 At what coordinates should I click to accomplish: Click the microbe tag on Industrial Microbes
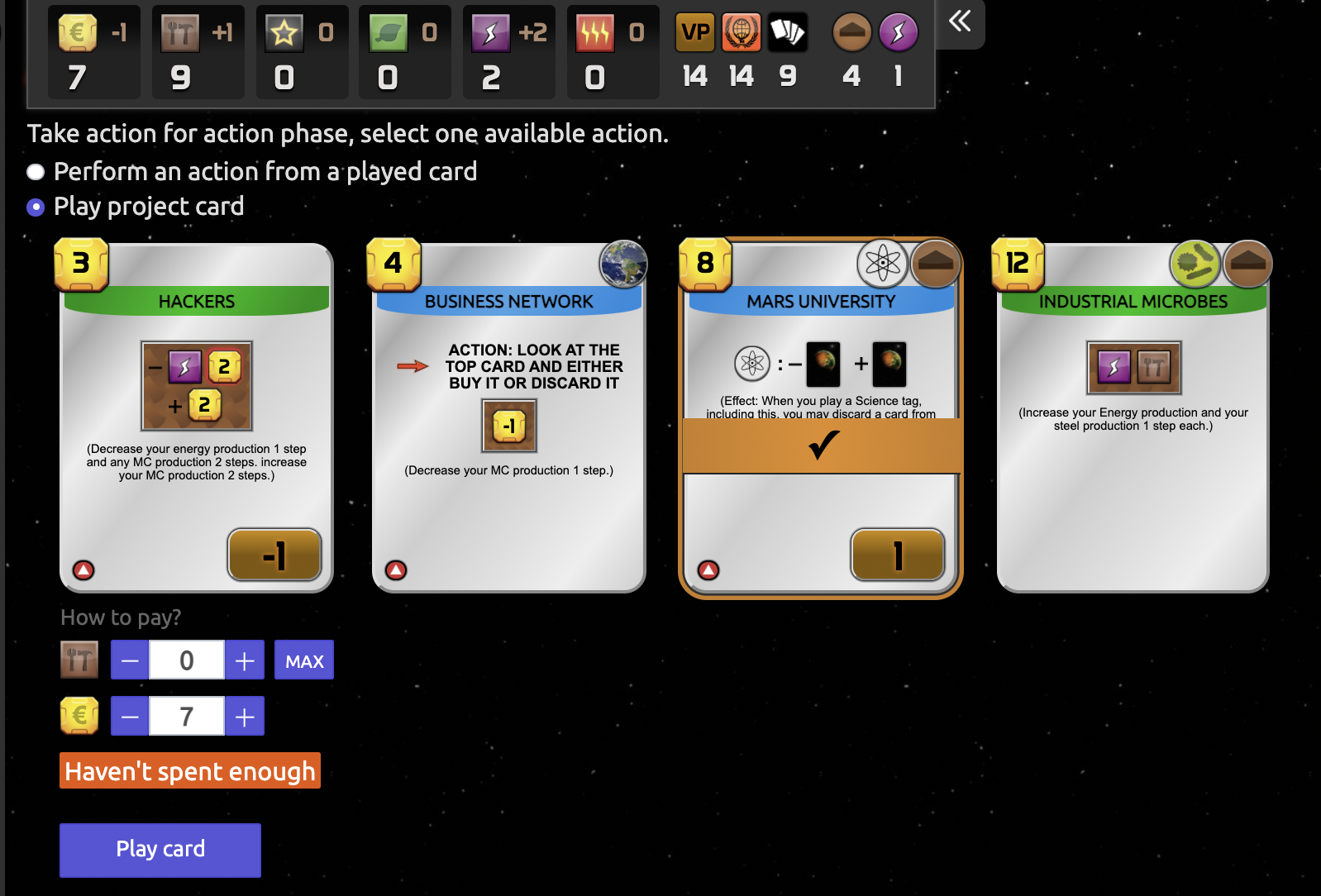coord(1195,263)
